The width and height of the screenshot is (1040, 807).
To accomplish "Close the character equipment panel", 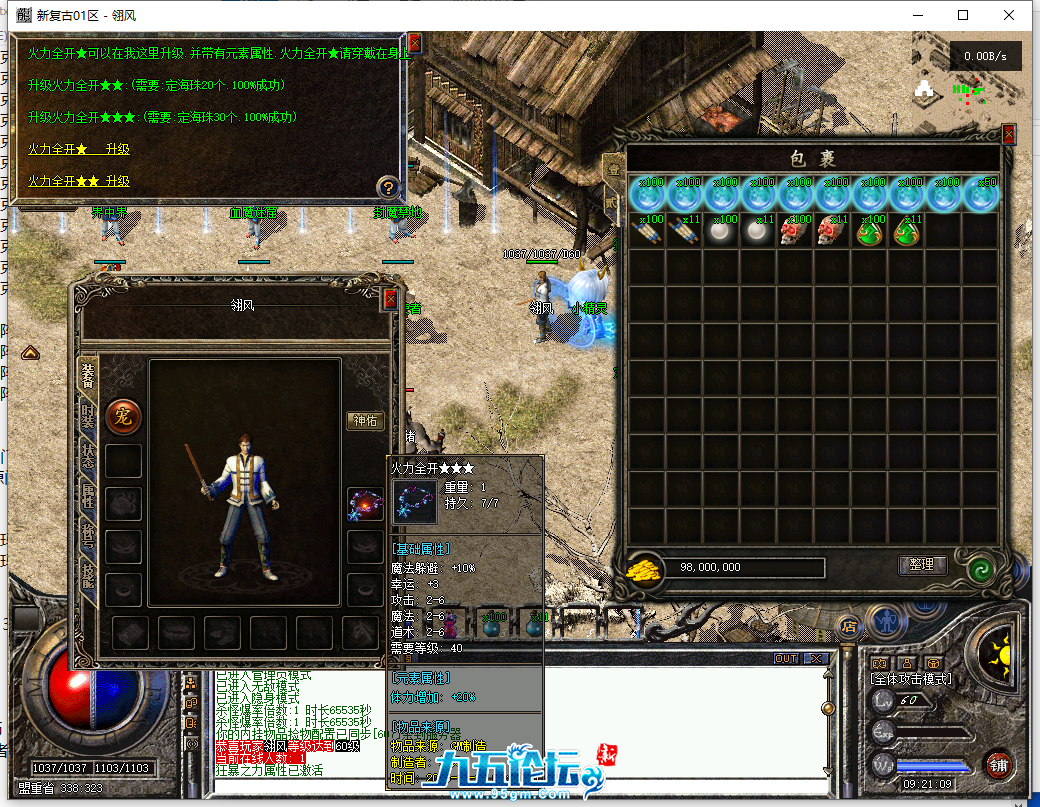I will pyautogui.click(x=391, y=299).
